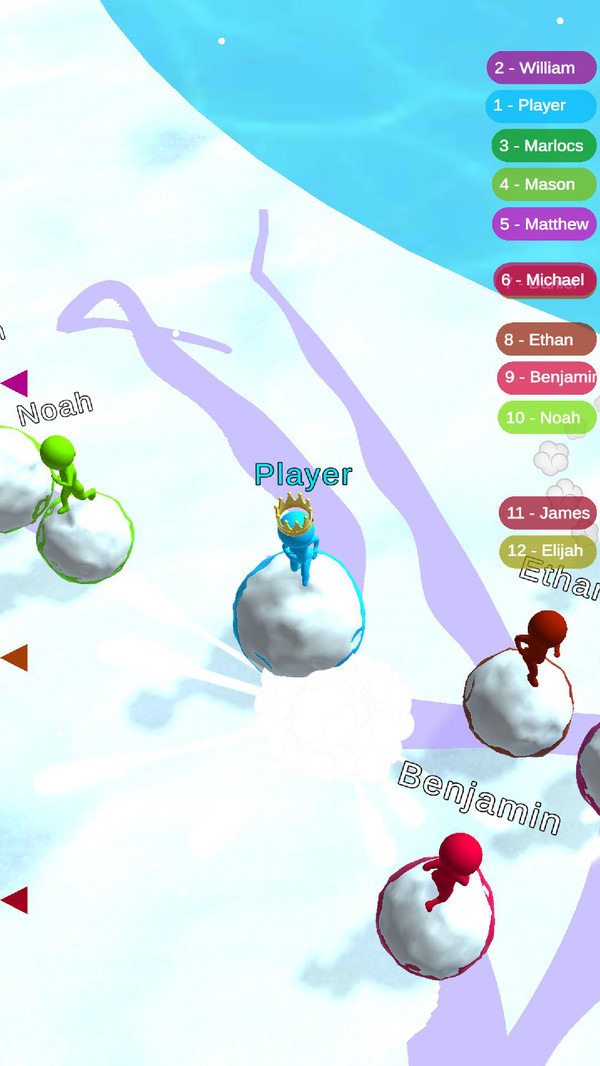Click the Player leaderboard entry
This screenshot has width=600, height=1066.
tap(540, 106)
